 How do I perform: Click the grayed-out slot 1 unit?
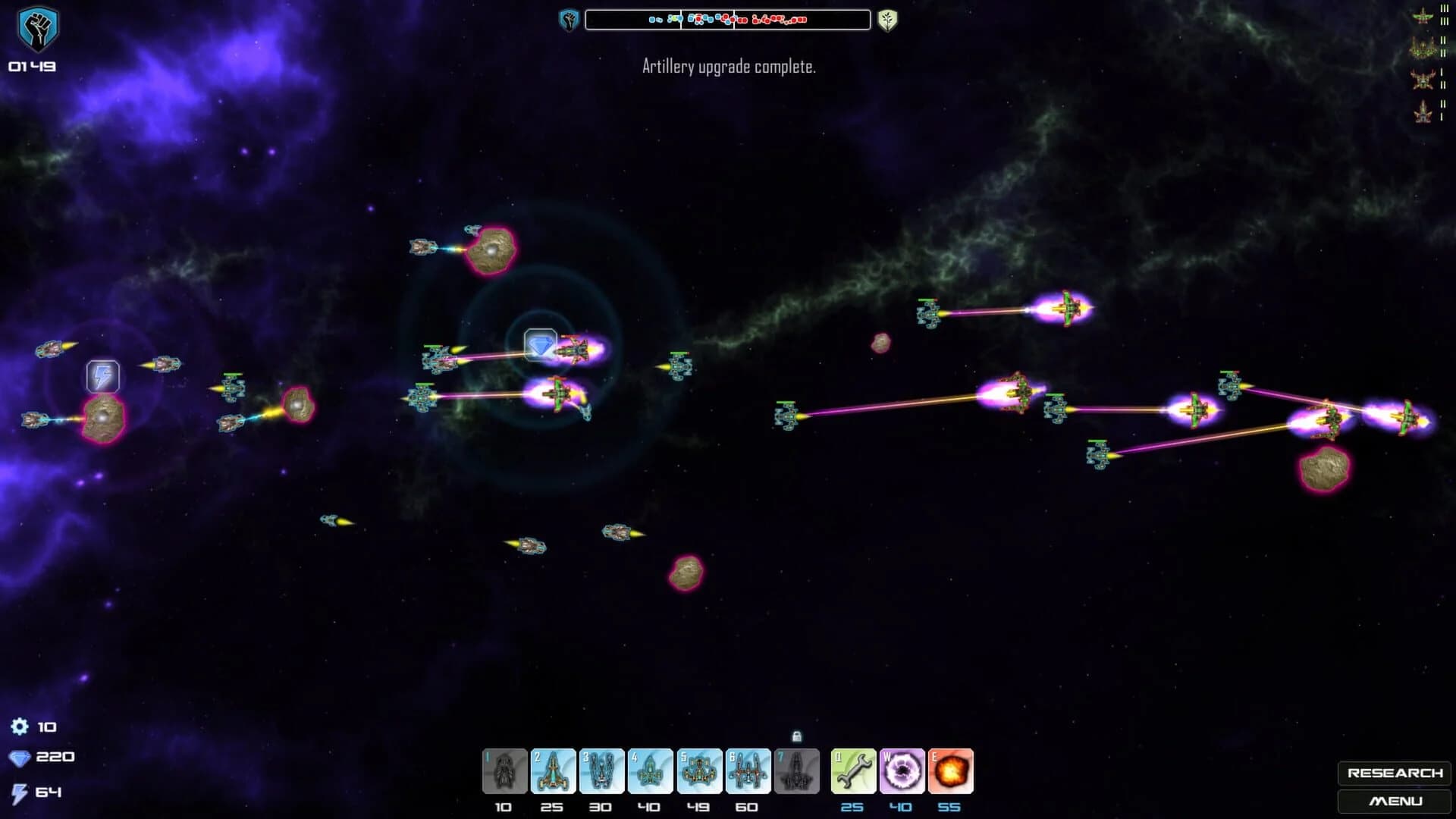[504, 770]
